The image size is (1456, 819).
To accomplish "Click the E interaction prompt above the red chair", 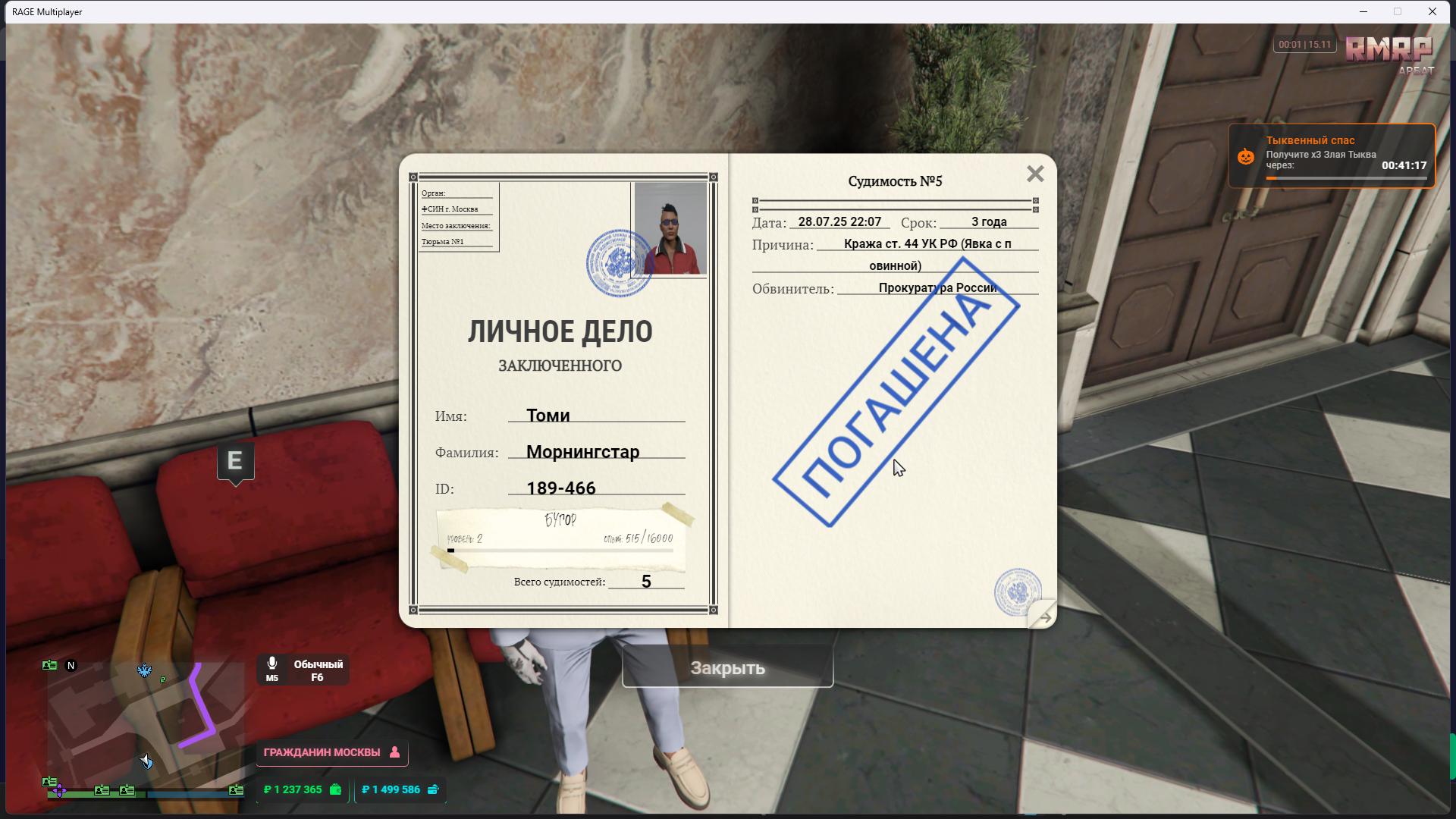I will [x=235, y=460].
